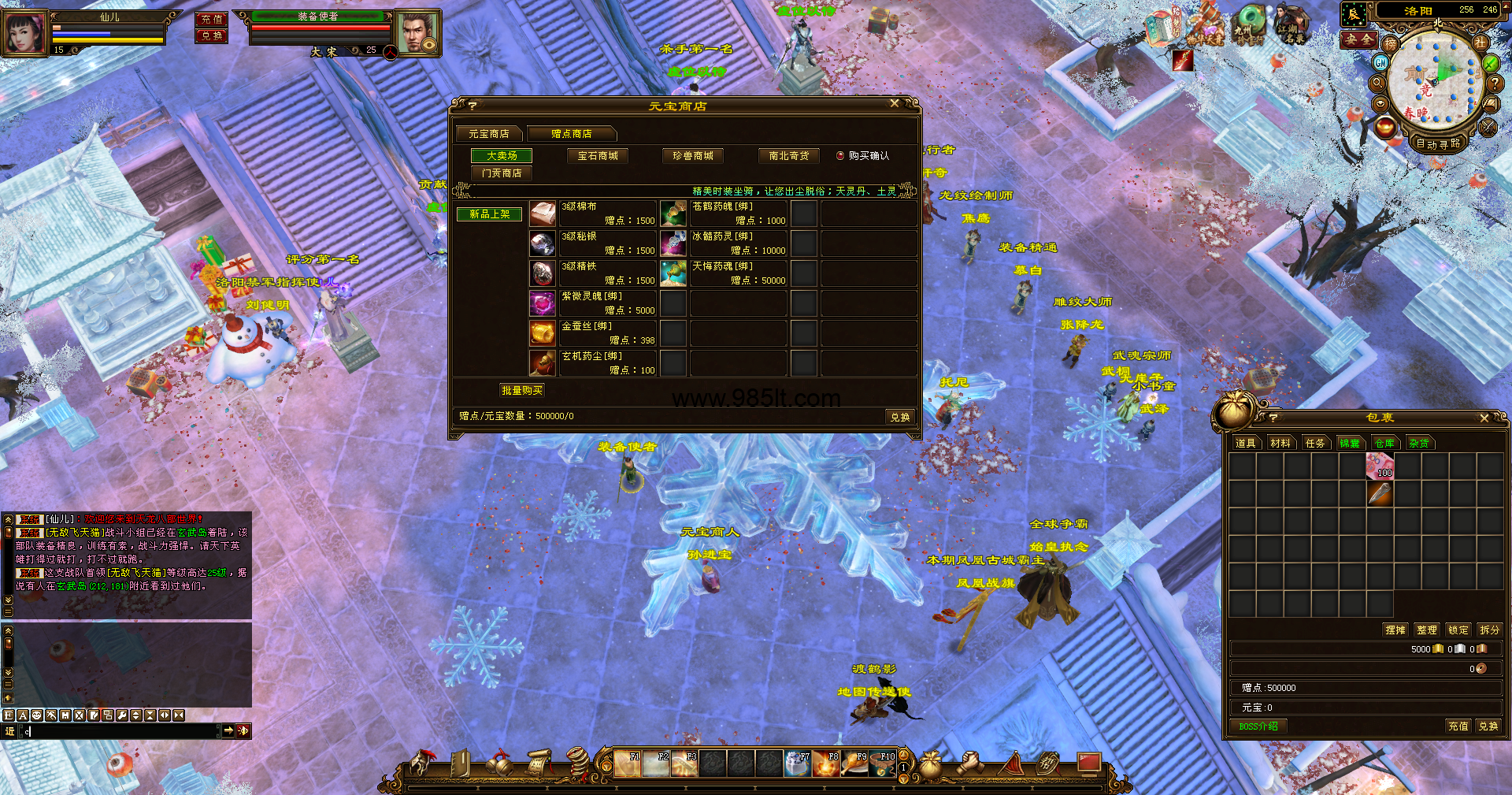Toggle the 购买确认 purchase confirmation option
The height and width of the screenshot is (795, 1512).
pyautogui.click(x=840, y=156)
